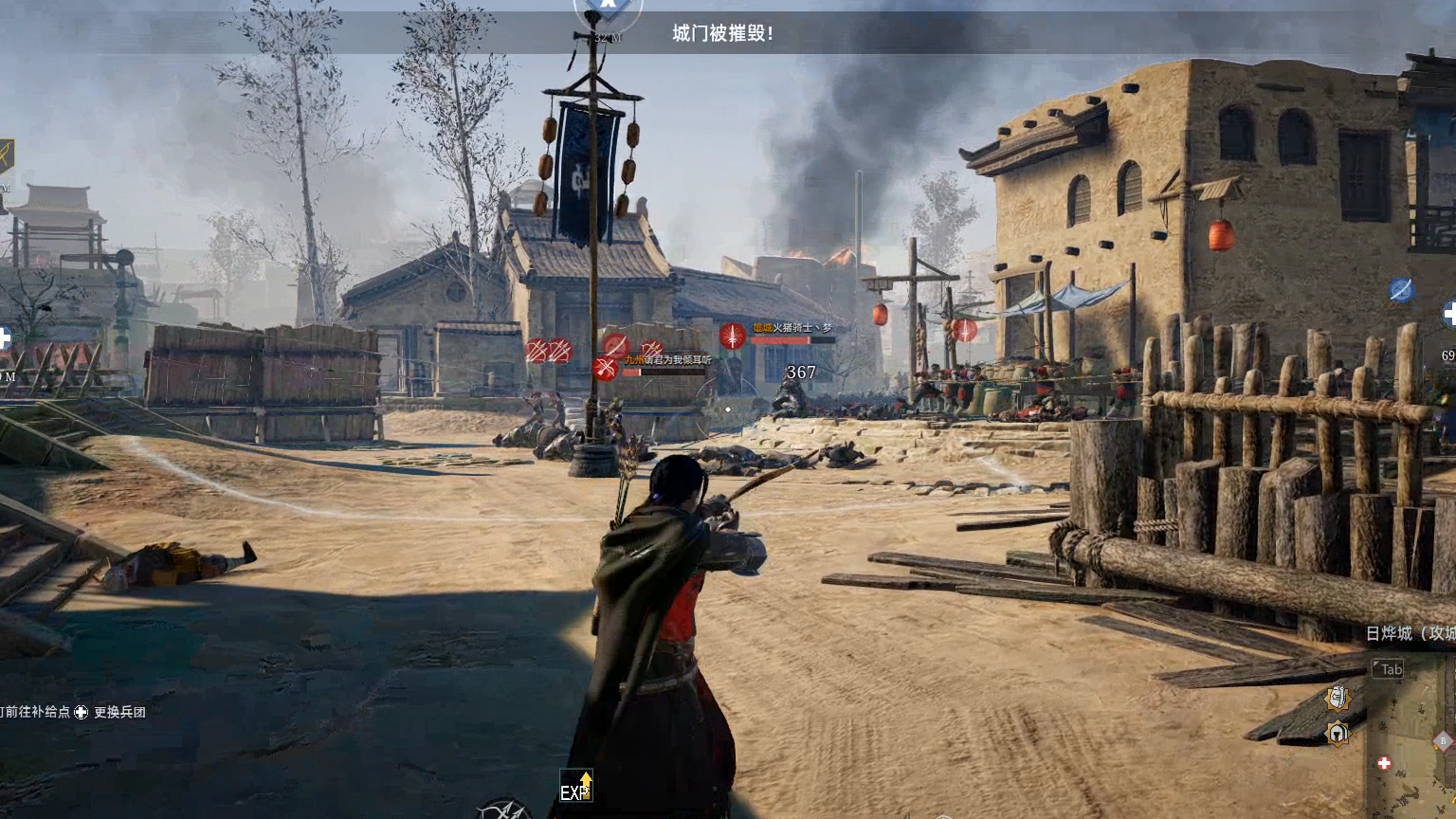Screen dimensions: 1456x819
Task: Select the blue objective marker at top
Action: pyautogui.click(x=608, y=8)
